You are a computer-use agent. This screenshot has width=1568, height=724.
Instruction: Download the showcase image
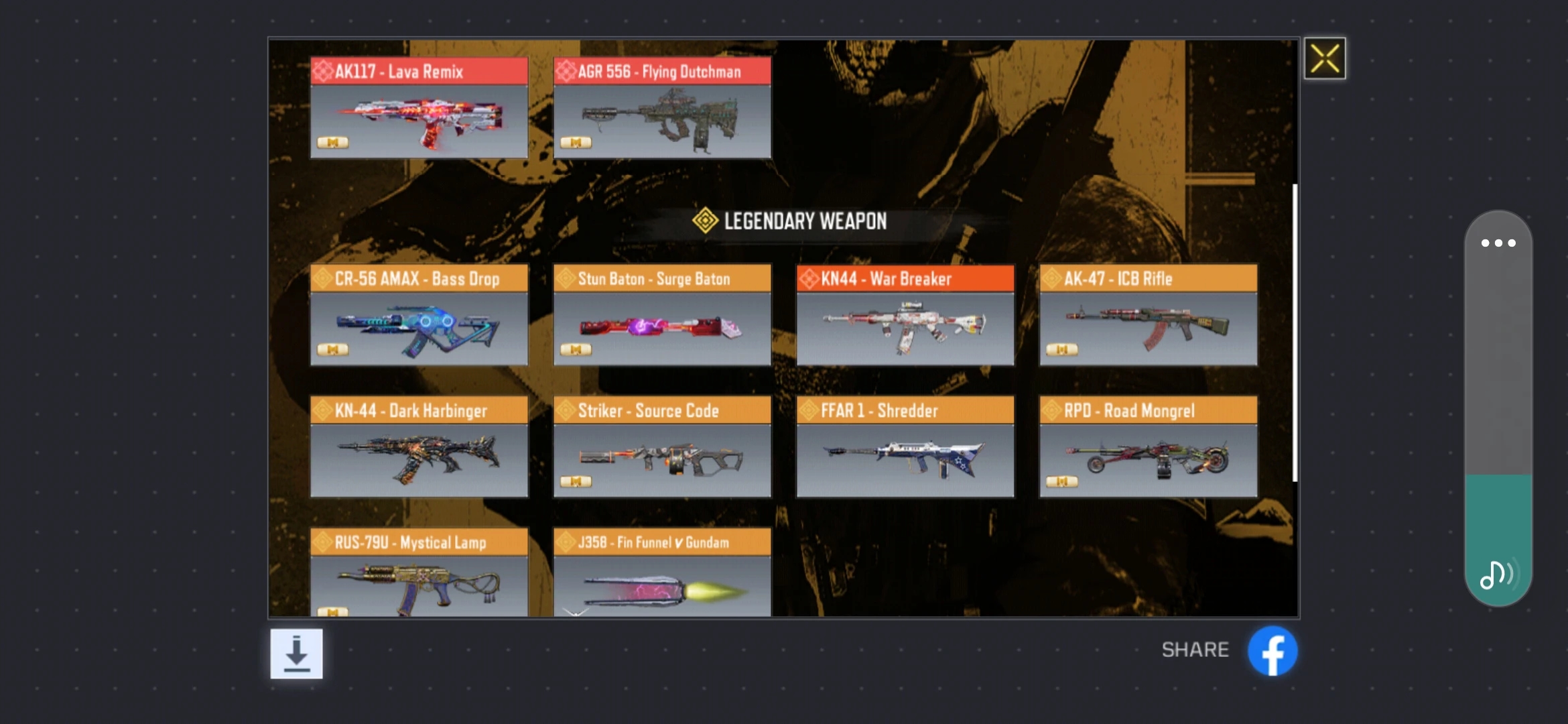[296, 654]
